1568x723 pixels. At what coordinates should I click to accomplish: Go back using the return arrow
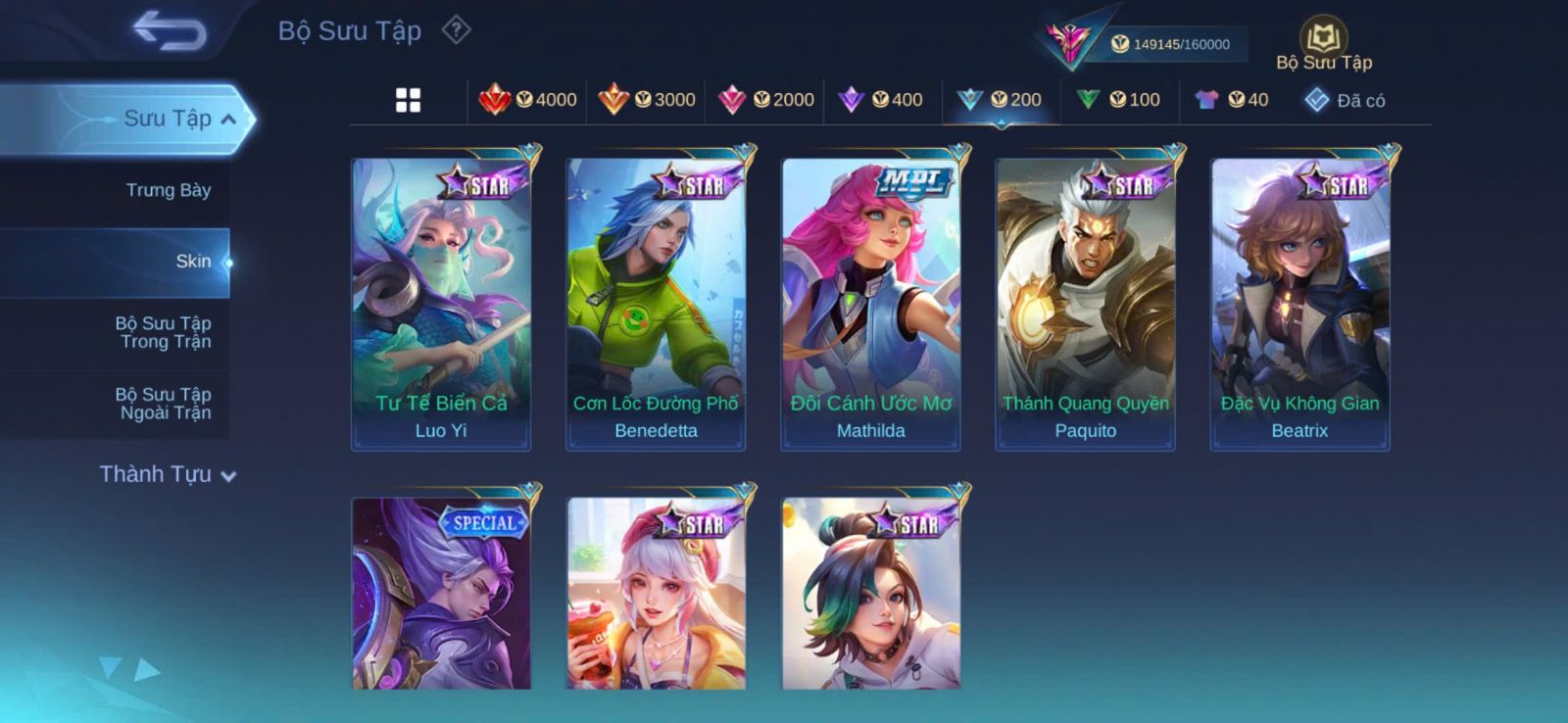[169, 31]
